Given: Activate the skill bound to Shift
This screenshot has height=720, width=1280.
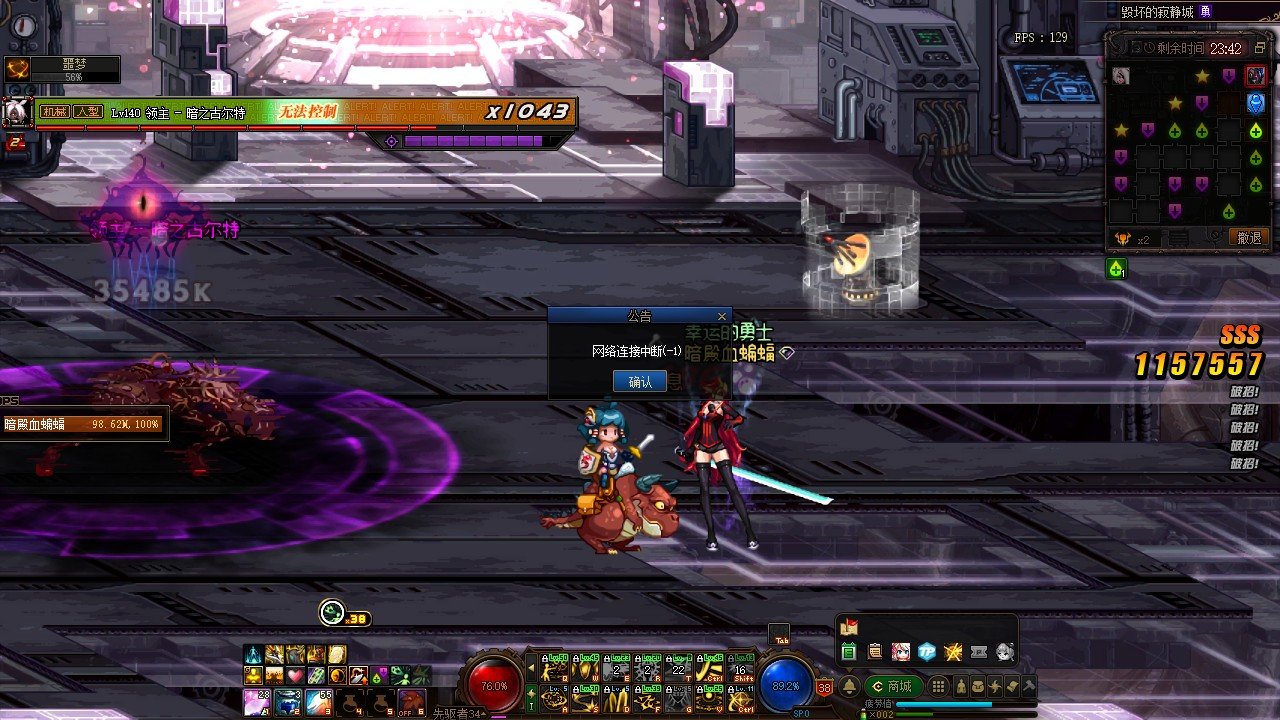Looking at the screenshot, I should (742, 667).
